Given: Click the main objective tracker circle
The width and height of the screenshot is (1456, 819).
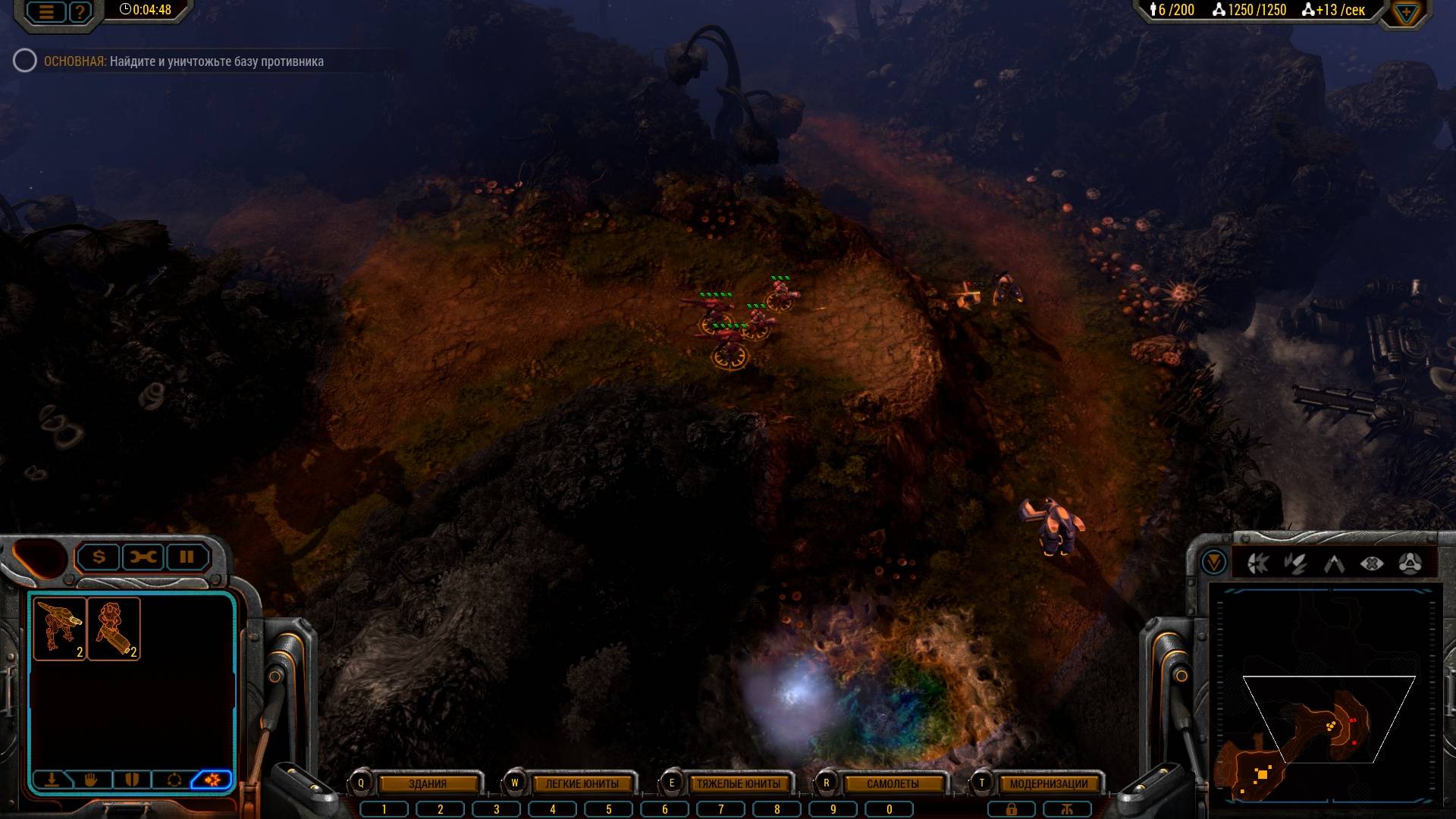Looking at the screenshot, I should 25,61.
